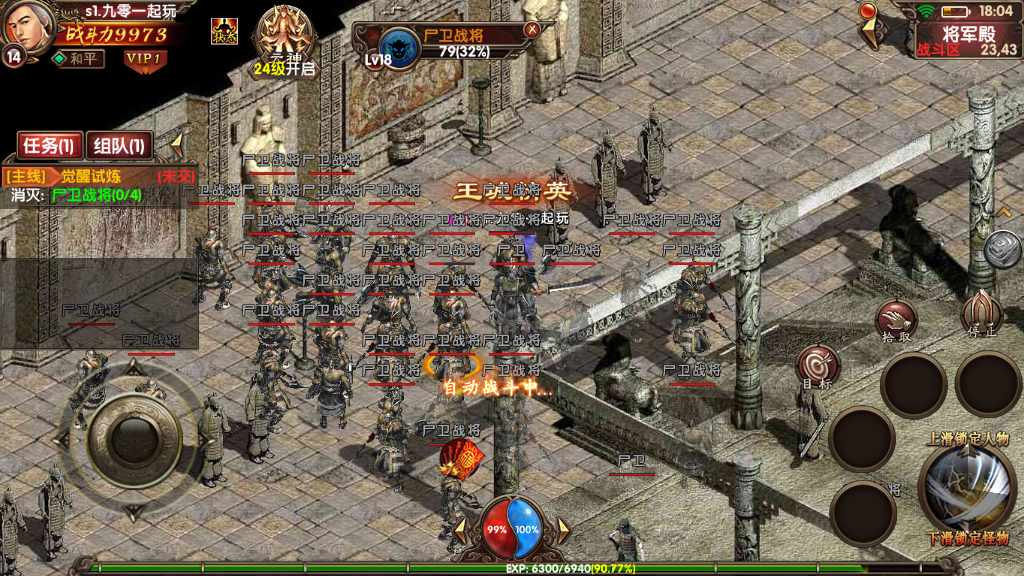Tap the 目标 target button
1024x576 pixels.
[x=817, y=367]
